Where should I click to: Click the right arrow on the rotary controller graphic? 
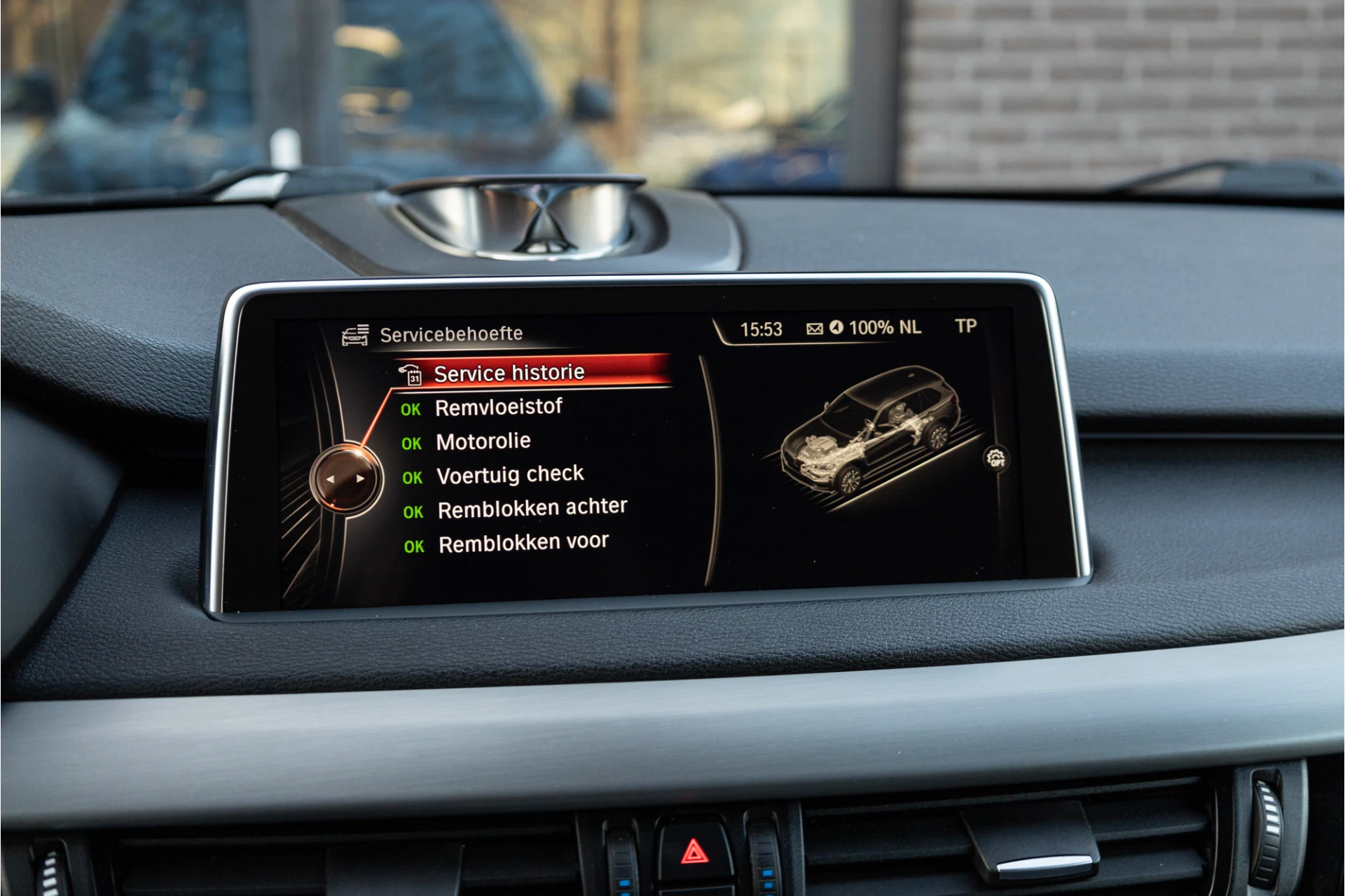[361, 478]
